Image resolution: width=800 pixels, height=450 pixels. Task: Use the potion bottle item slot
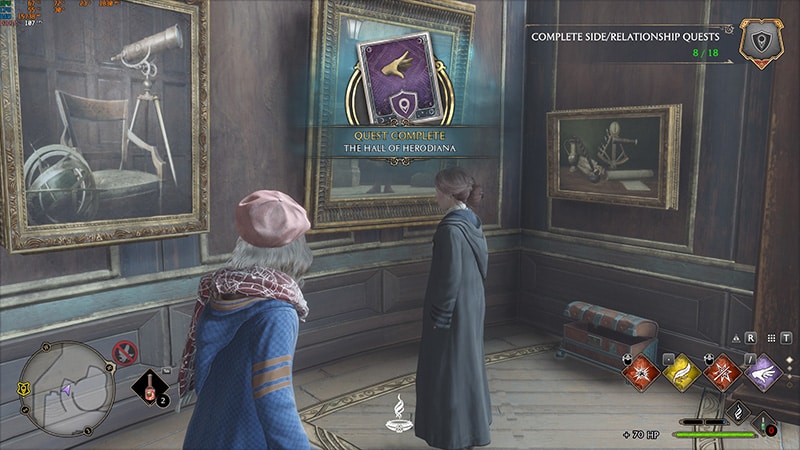click(x=150, y=389)
